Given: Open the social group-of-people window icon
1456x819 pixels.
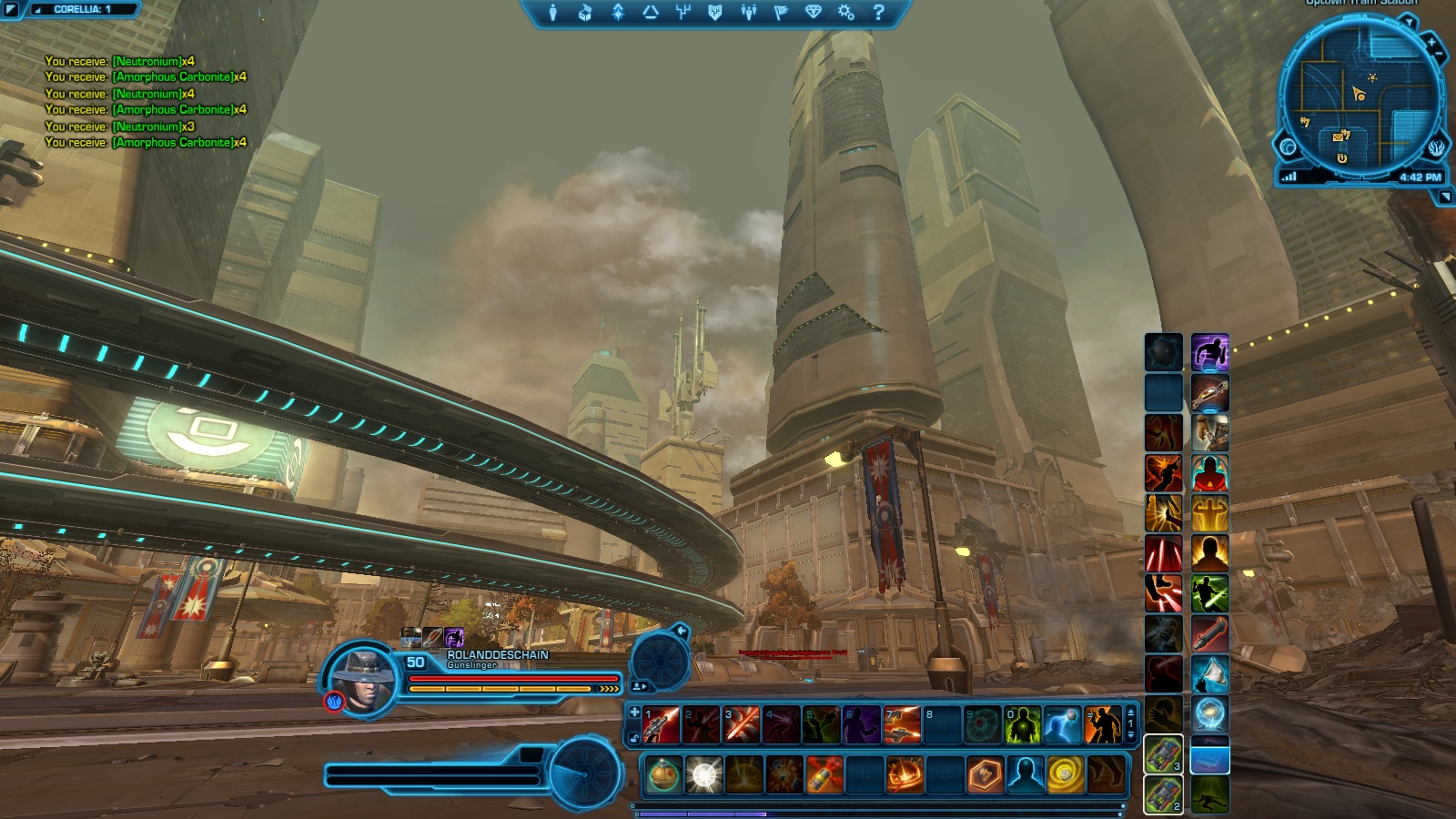Looking at the screenshot, I should [748, 13].
